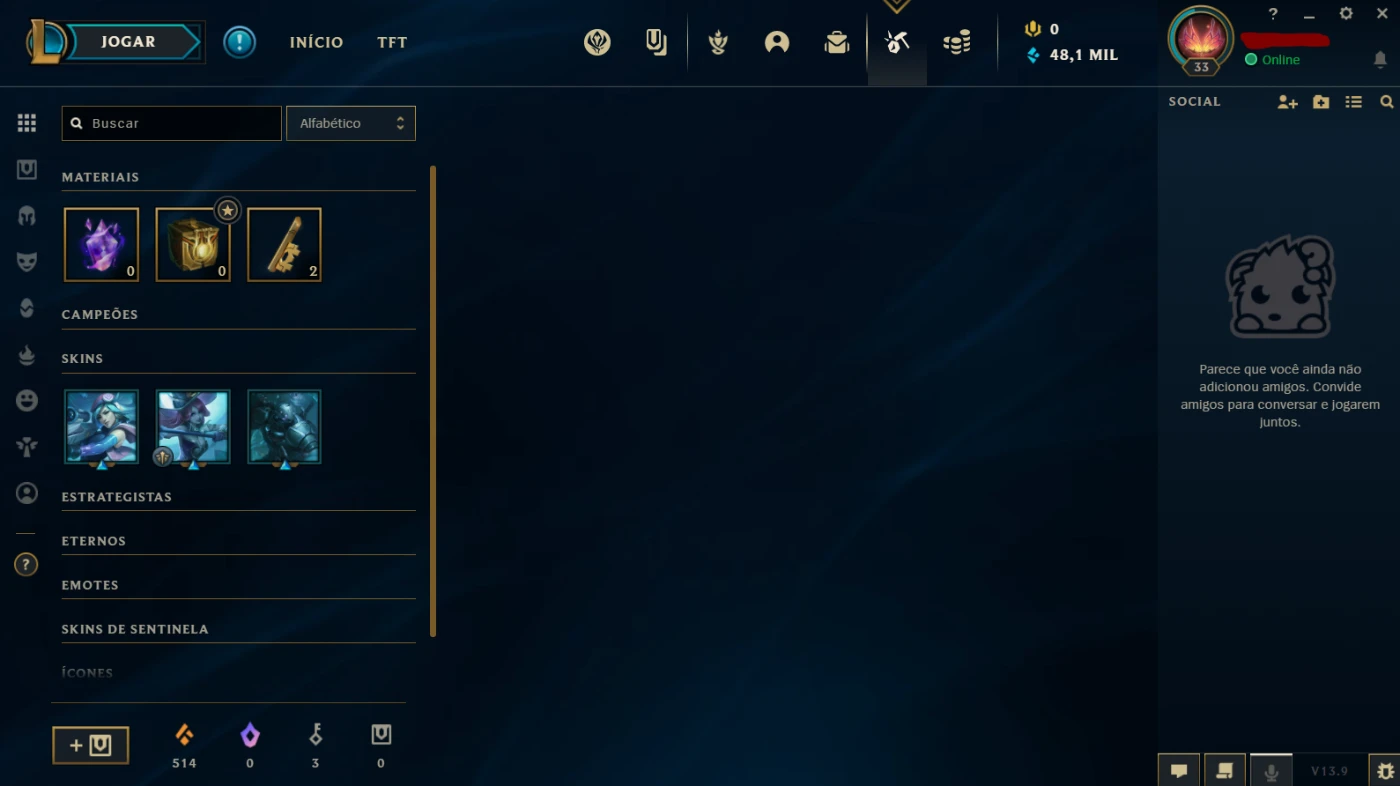The width and height of the screenshot is (1400, 786).
Task: Mute the microphone at bottom right
Action: click(x=1271, y=769)
